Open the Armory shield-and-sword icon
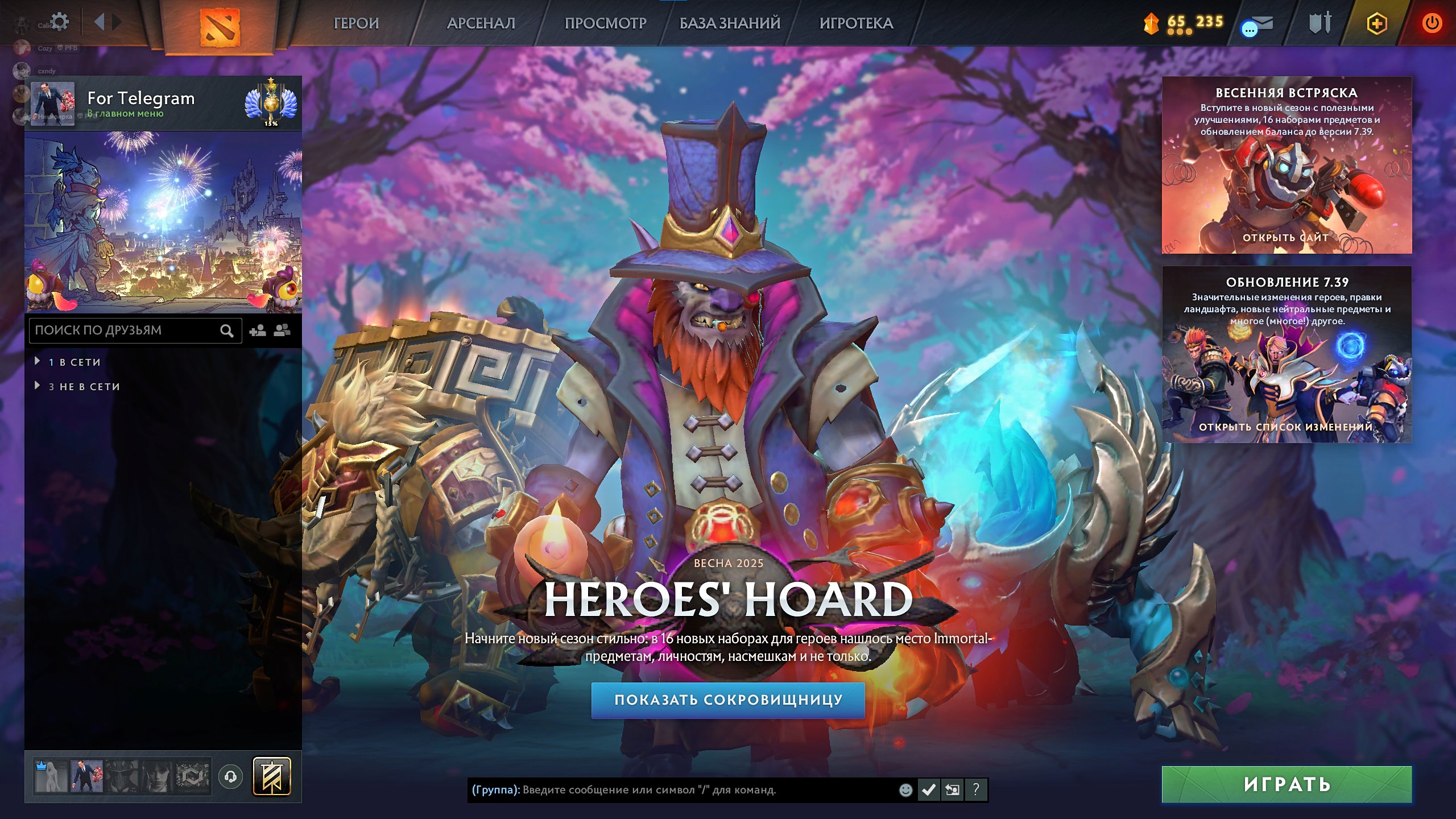The image size is (1456, 819). point(1320,24)
